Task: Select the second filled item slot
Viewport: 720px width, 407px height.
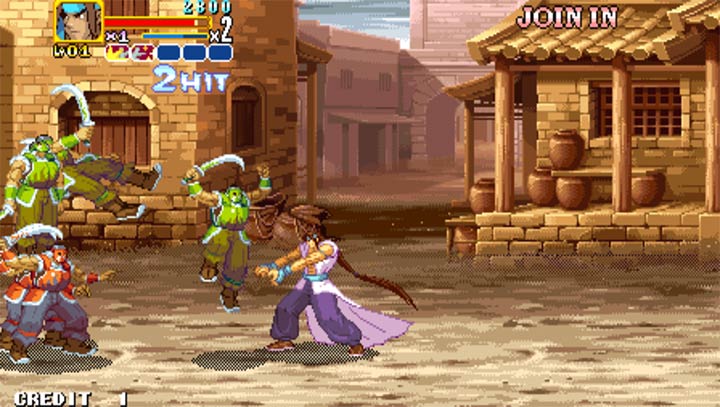Action: pos(142,52)
